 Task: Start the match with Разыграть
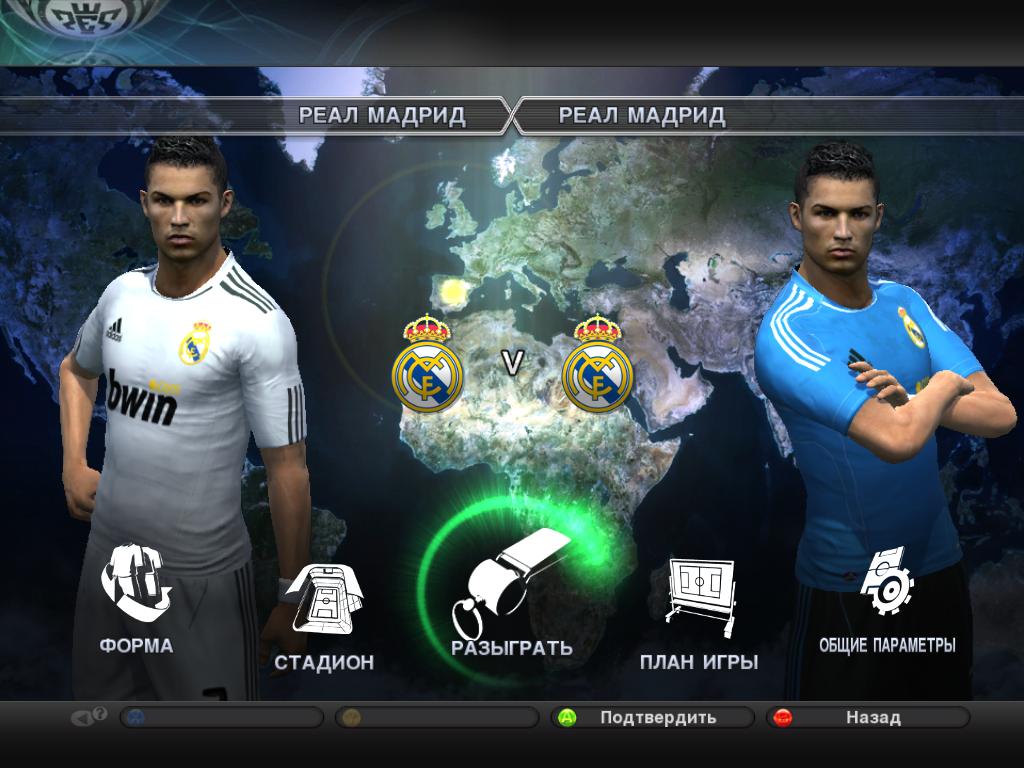point(511,600)
